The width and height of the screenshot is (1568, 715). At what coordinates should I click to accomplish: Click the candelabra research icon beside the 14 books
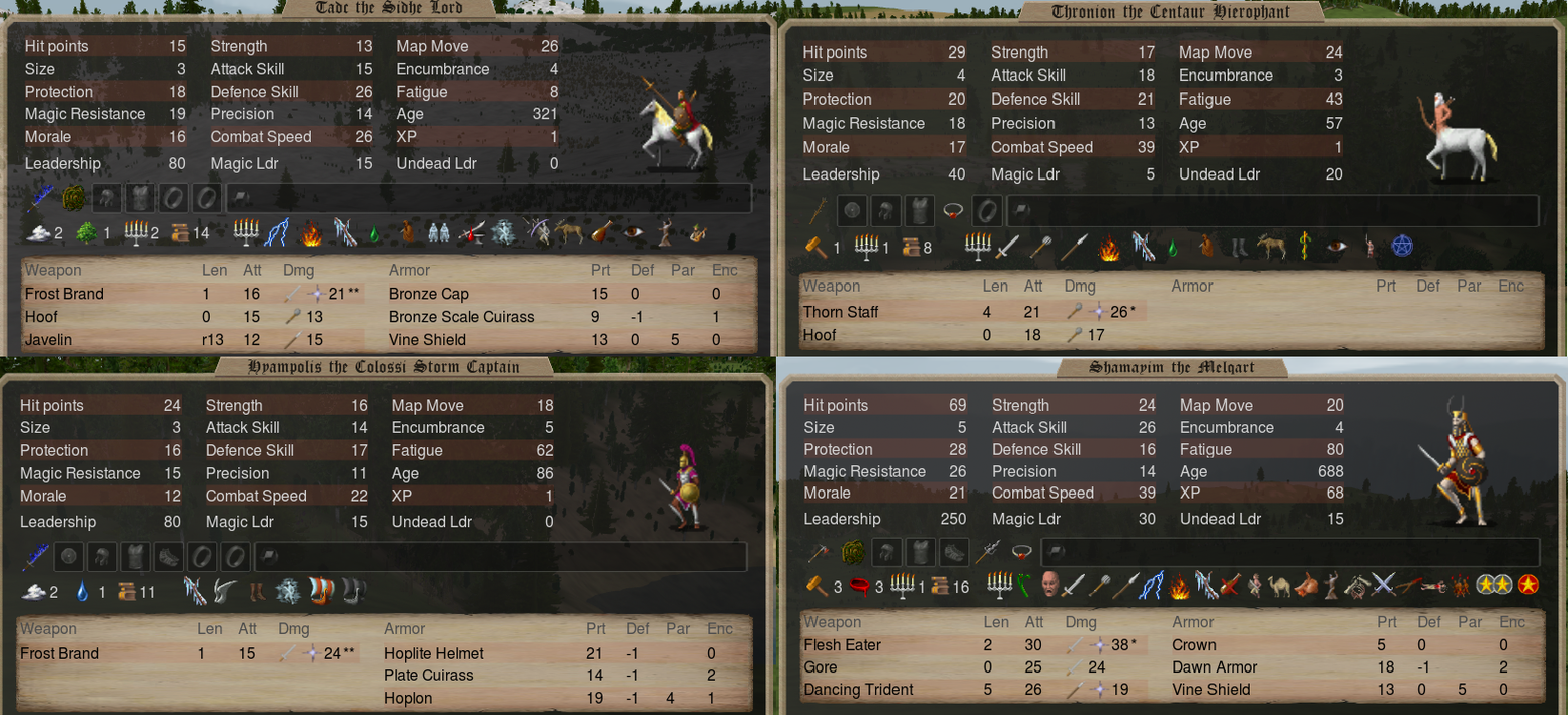point(245,232)
